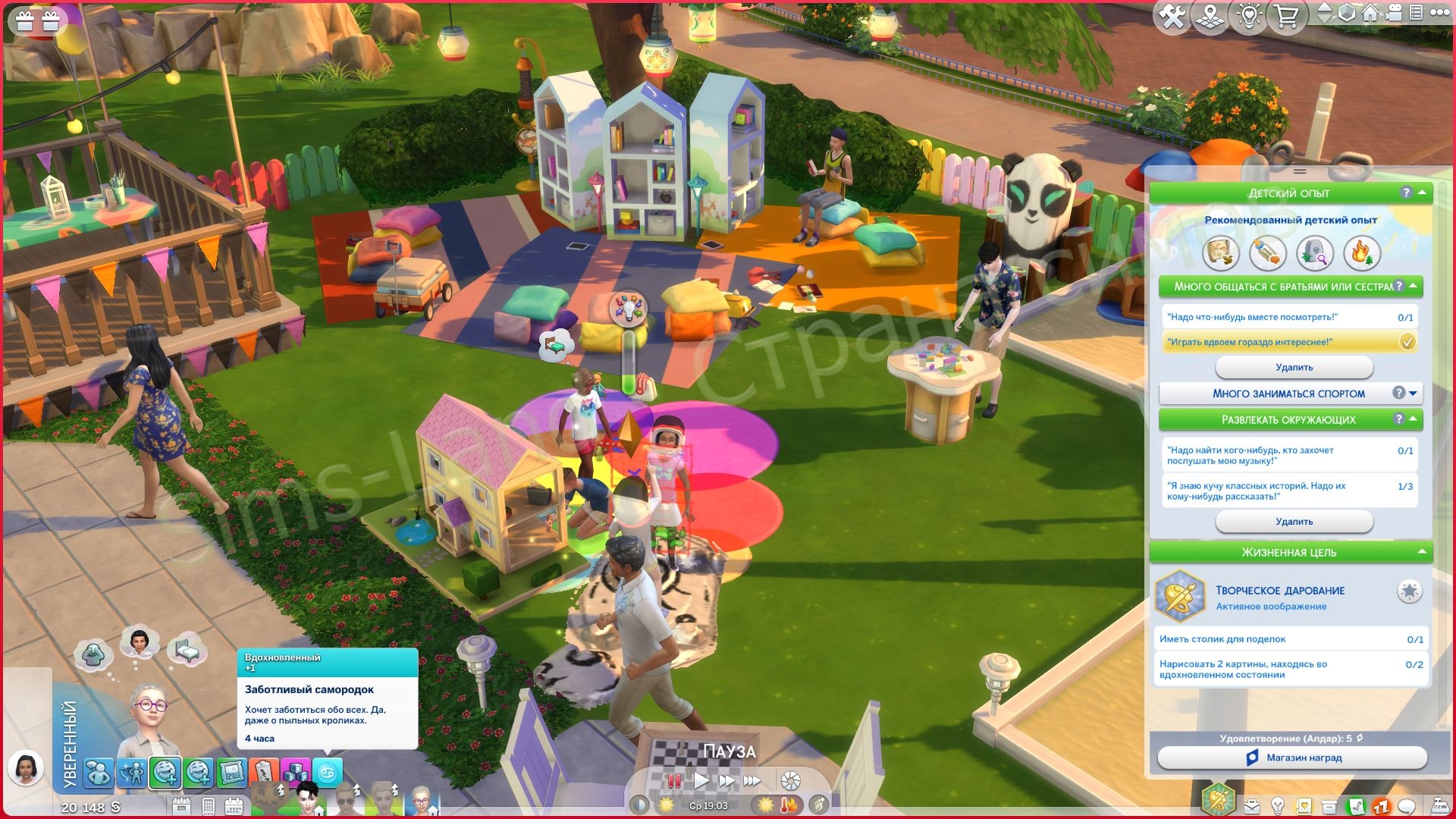Remove the entertain-others goal with its "Удалить" button
Image resolution: width=1456 pixels, height=819 pixels.
[x=1294, y=522]
